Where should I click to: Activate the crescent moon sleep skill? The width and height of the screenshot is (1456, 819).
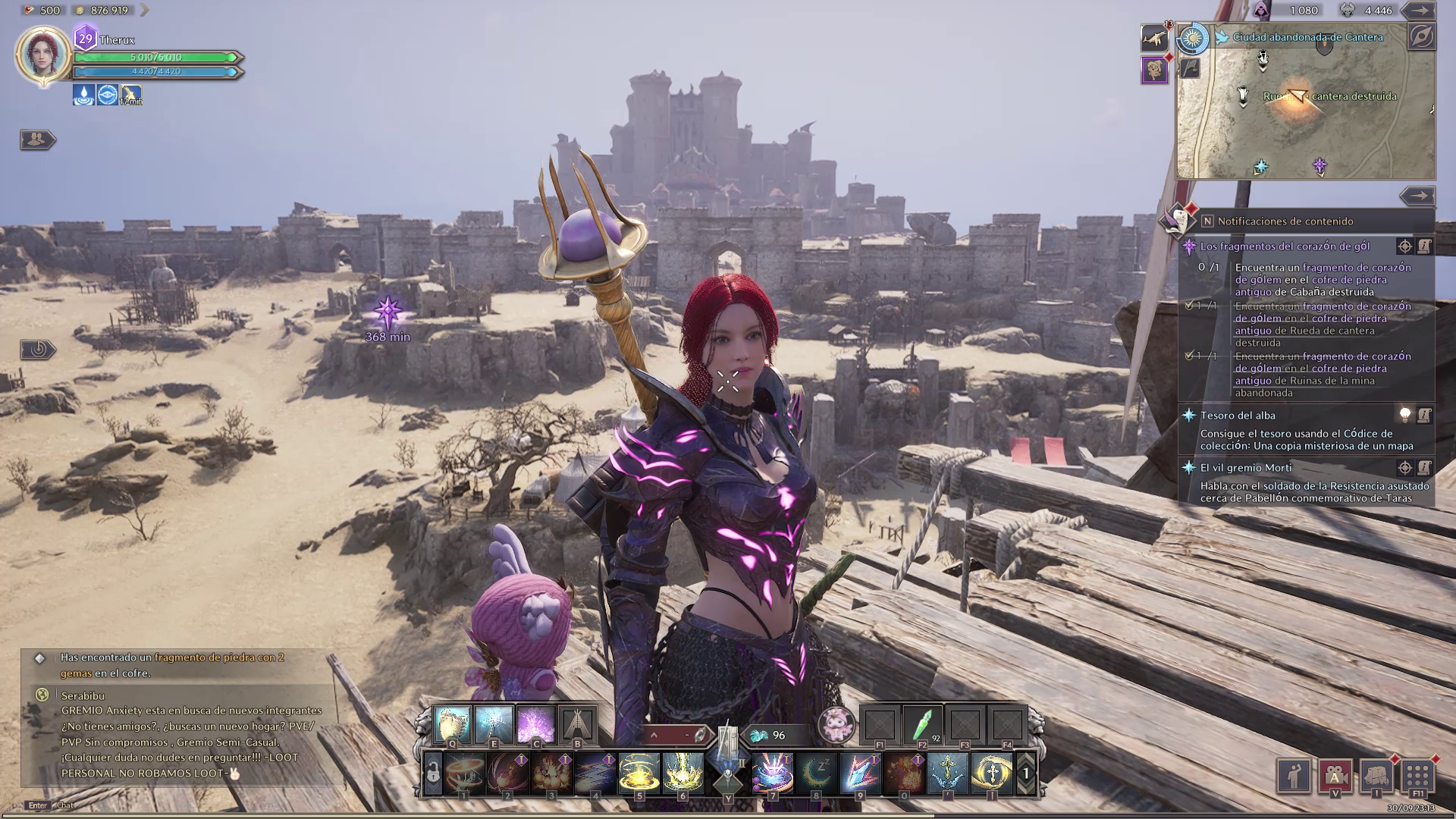tap(816, 773)
